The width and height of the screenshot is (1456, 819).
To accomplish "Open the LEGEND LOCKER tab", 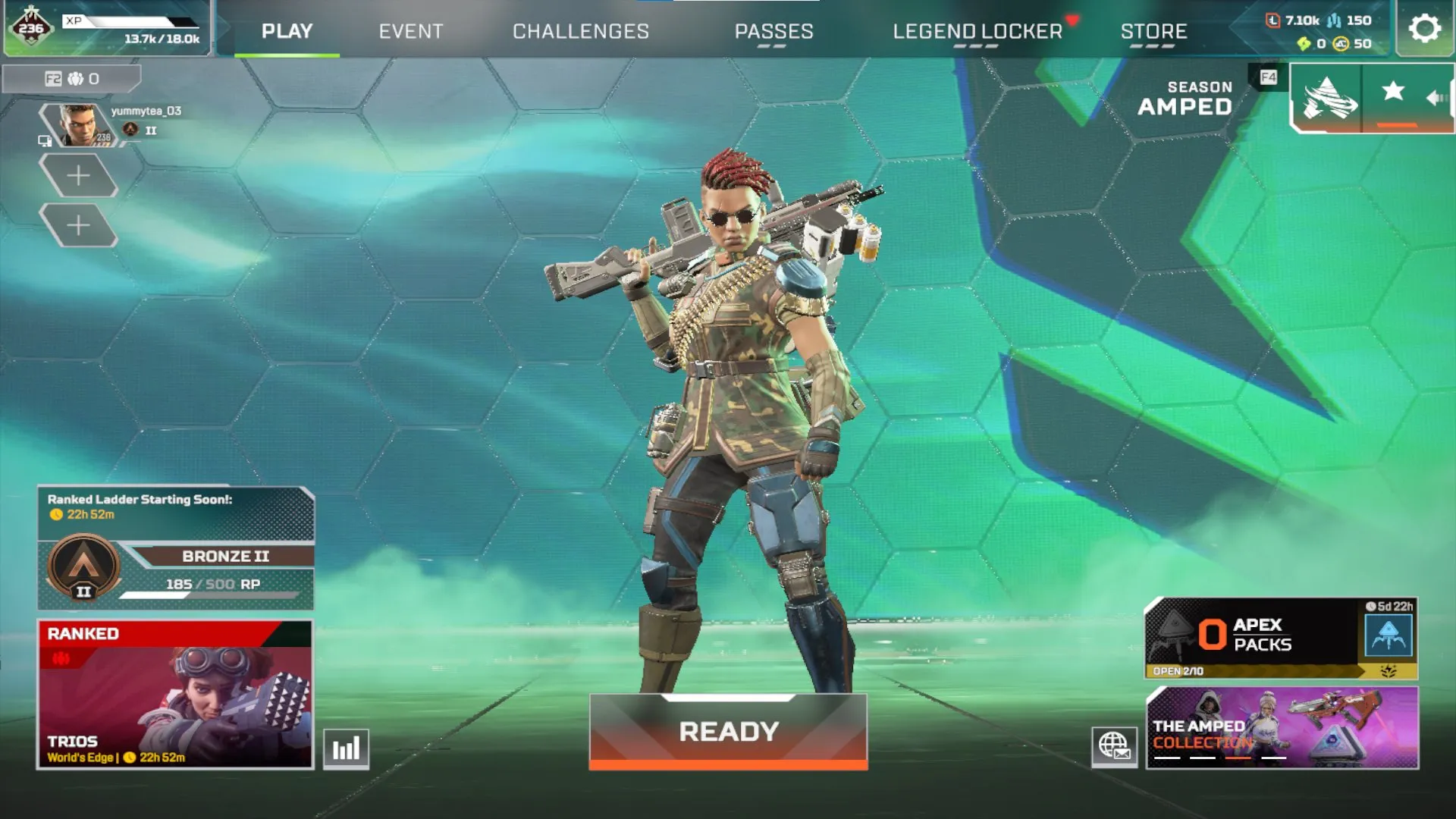I will [977, 31].
